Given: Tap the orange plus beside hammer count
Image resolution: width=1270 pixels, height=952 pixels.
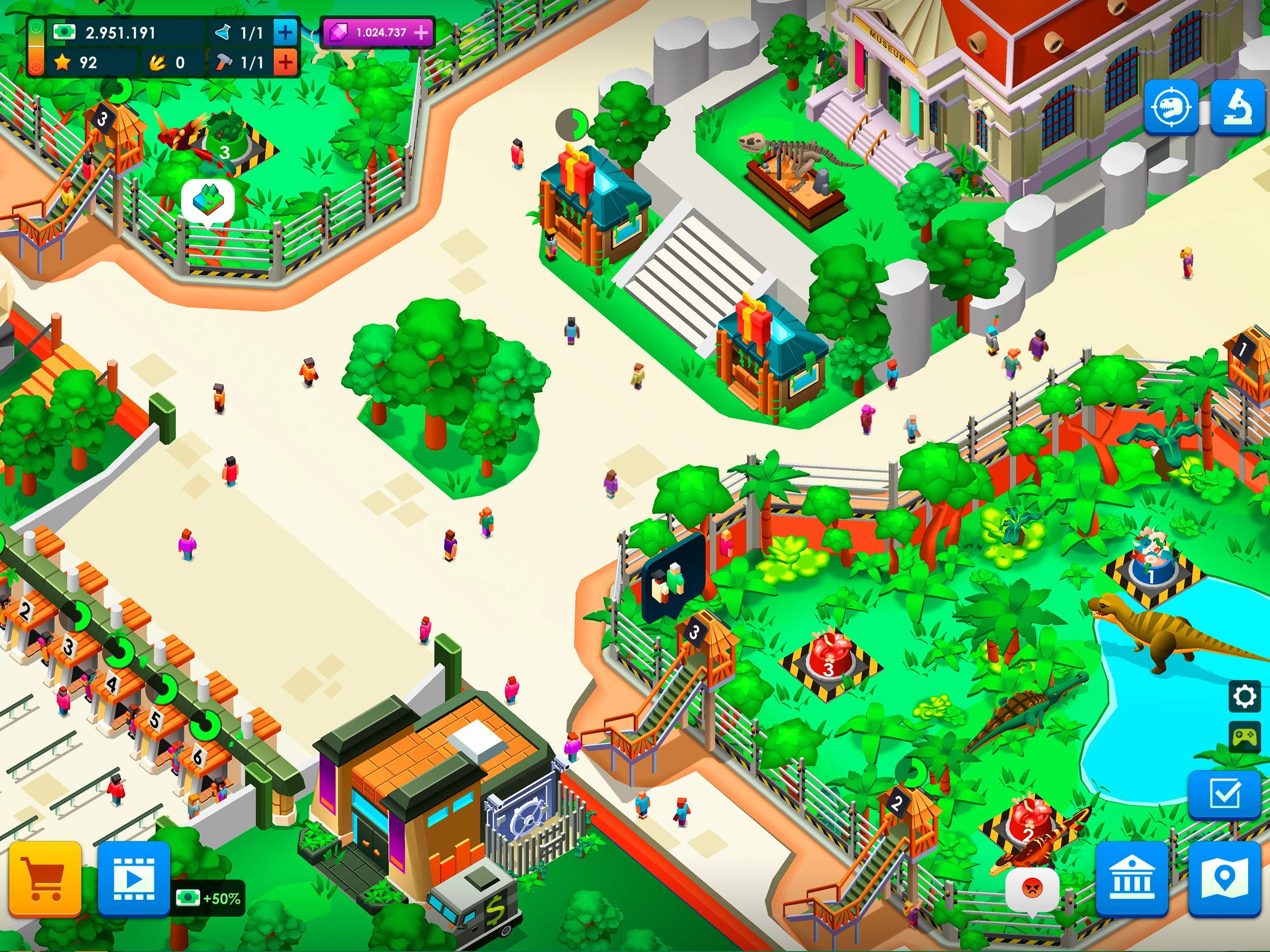Looking at the screenshot, I should tap(285, 62).
